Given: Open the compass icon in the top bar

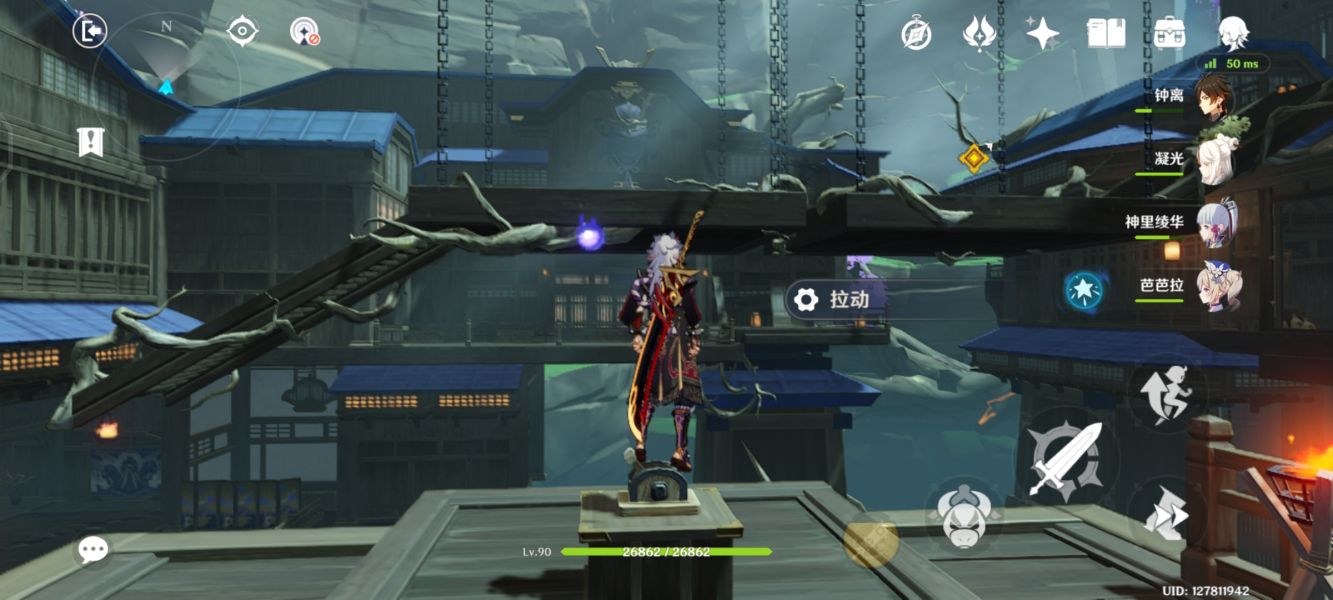Looking at the screenshot, I should coord(916,34).
